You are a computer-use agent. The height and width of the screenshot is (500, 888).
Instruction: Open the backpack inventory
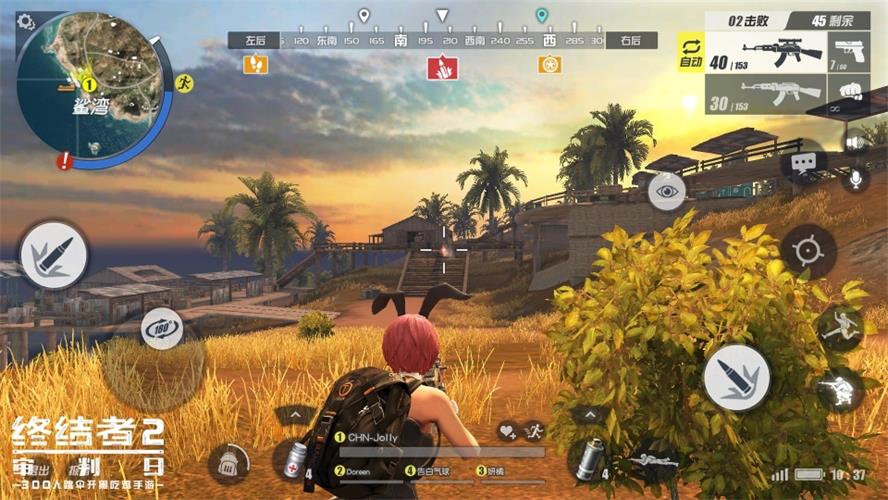coord(228,463)
